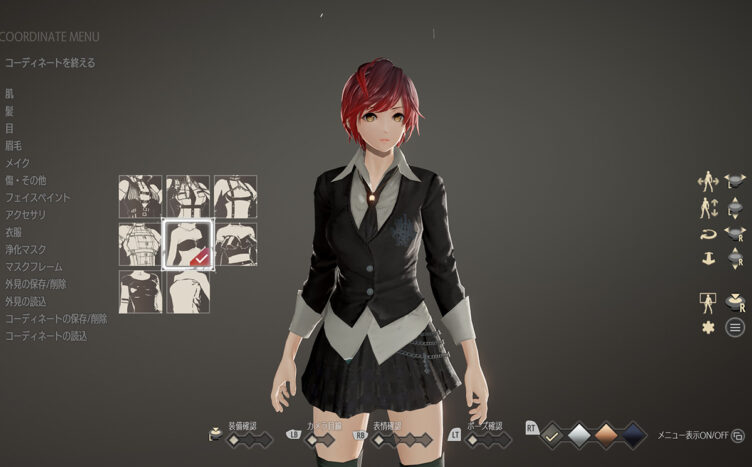The height and width of the screenshot is (467, 752).
Task: Choose the orange diamond color swatch
Action: coord(605,434)
